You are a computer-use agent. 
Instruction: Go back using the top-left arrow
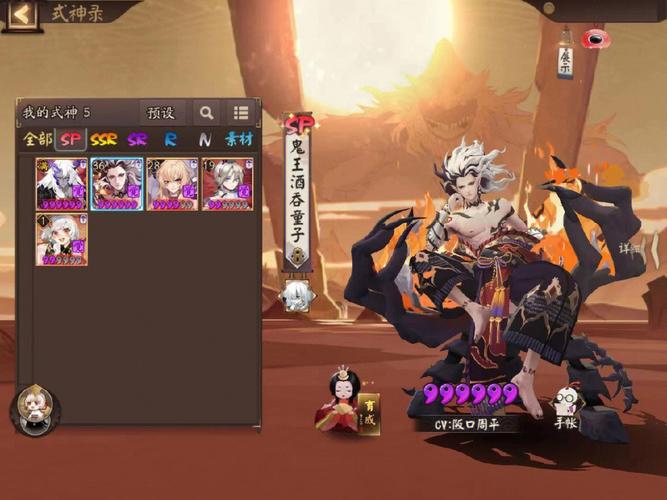[x=21, y=14]
